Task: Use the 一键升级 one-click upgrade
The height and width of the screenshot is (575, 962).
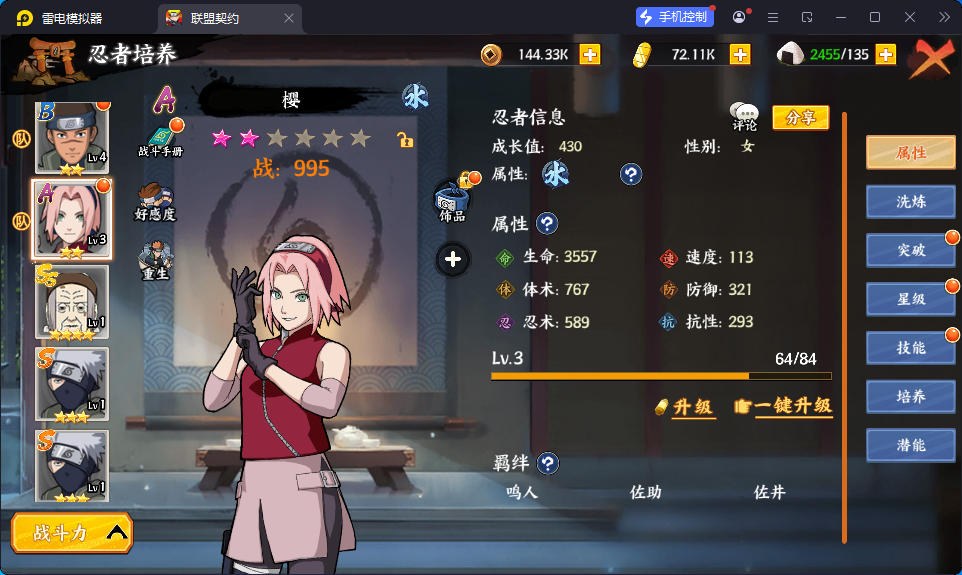Action: click(784, 406)
